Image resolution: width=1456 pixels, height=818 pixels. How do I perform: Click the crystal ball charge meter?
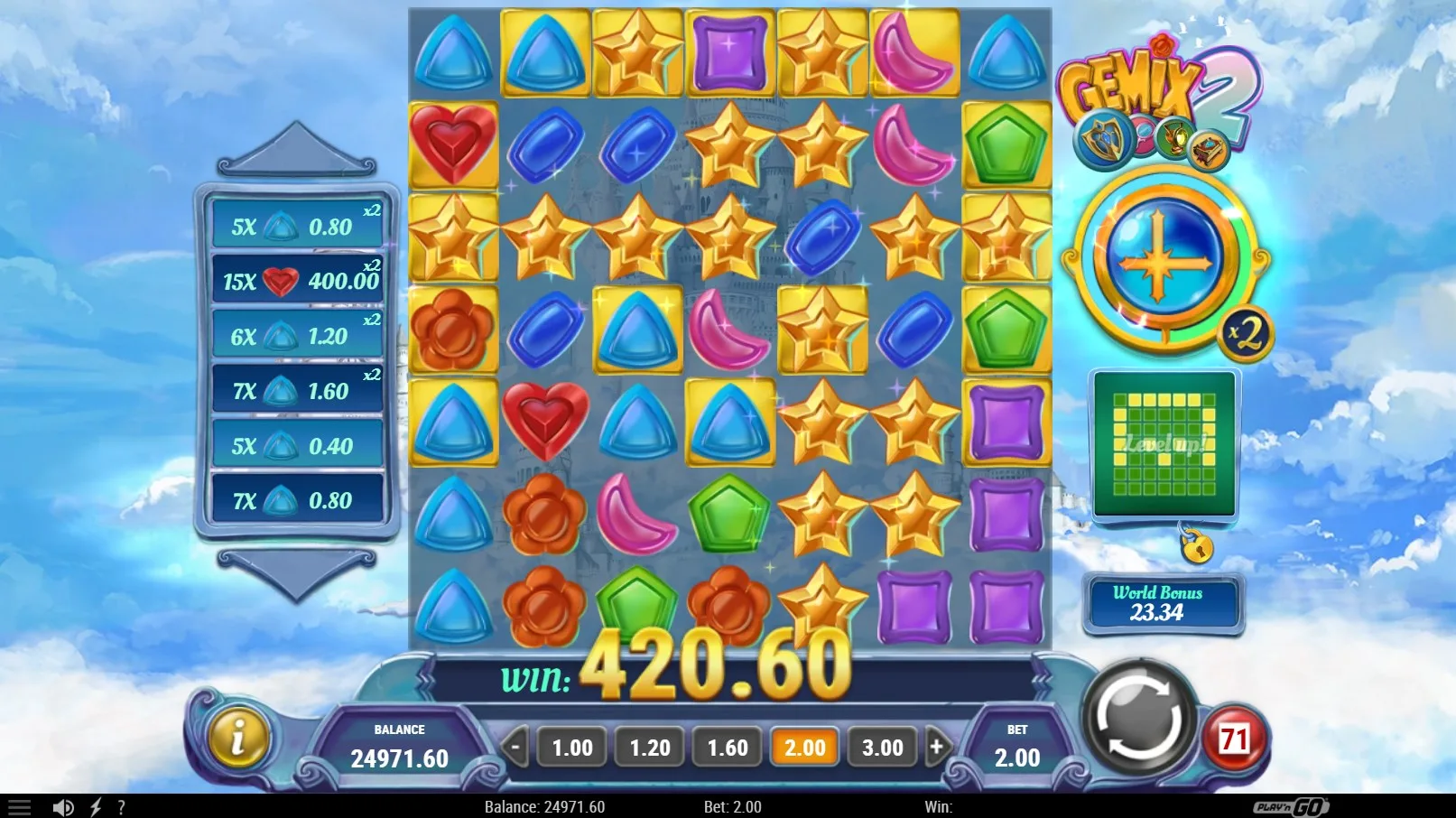(1161, 260)
